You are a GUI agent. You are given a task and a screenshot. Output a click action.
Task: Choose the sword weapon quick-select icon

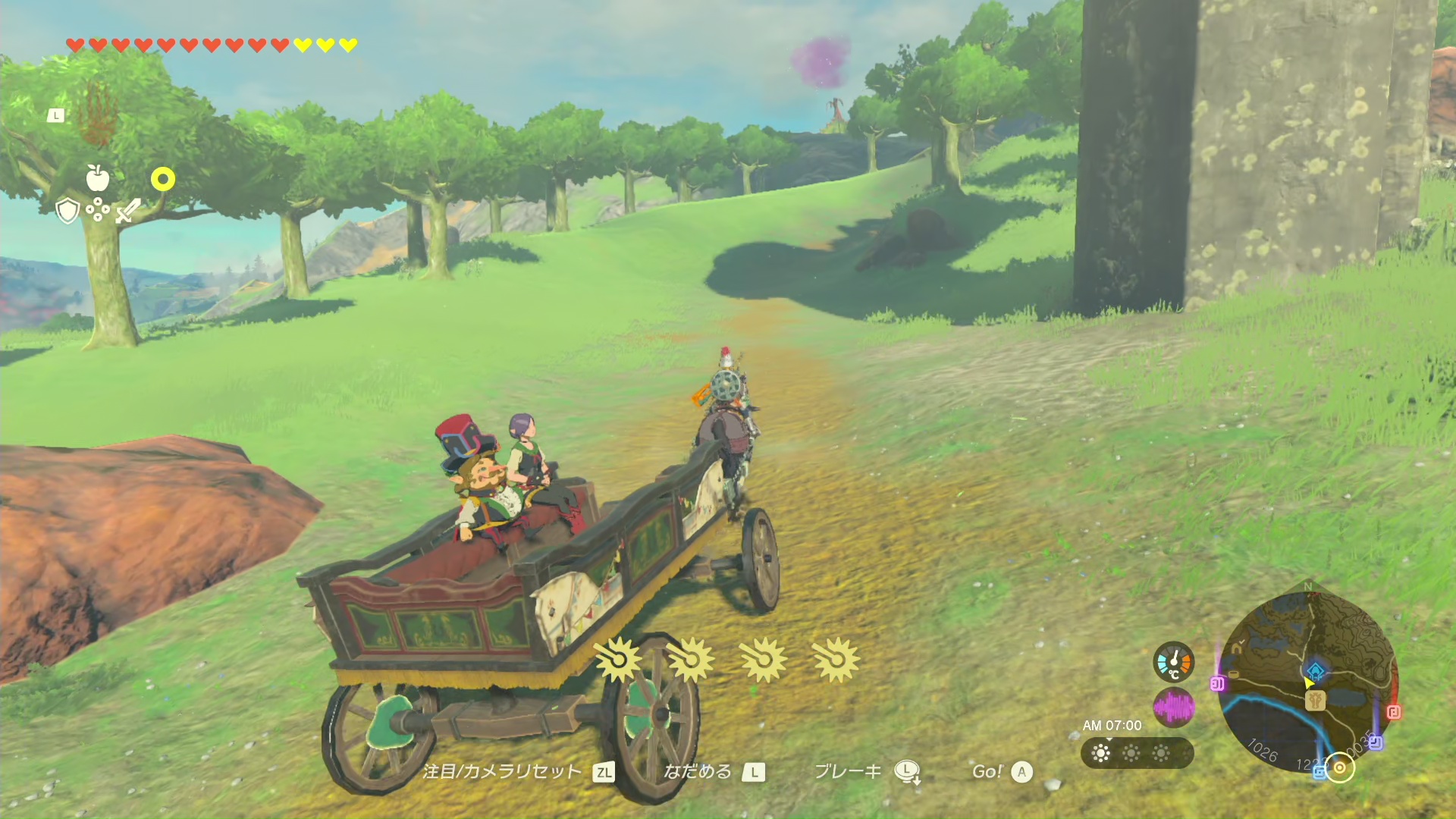(x=128, y=210)
